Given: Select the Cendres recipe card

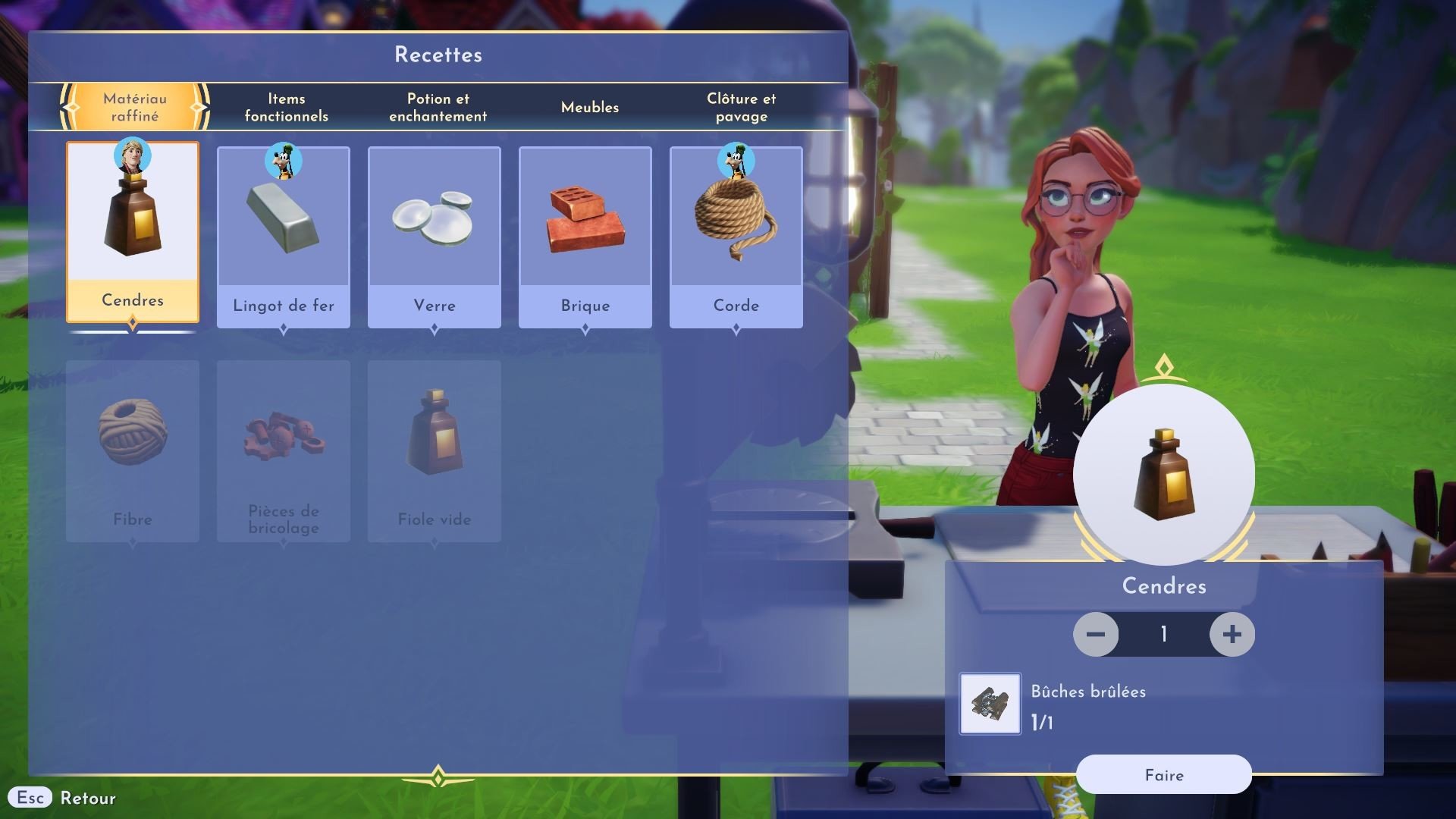Looking at the screenshot, I should click(x=133, y=232).
